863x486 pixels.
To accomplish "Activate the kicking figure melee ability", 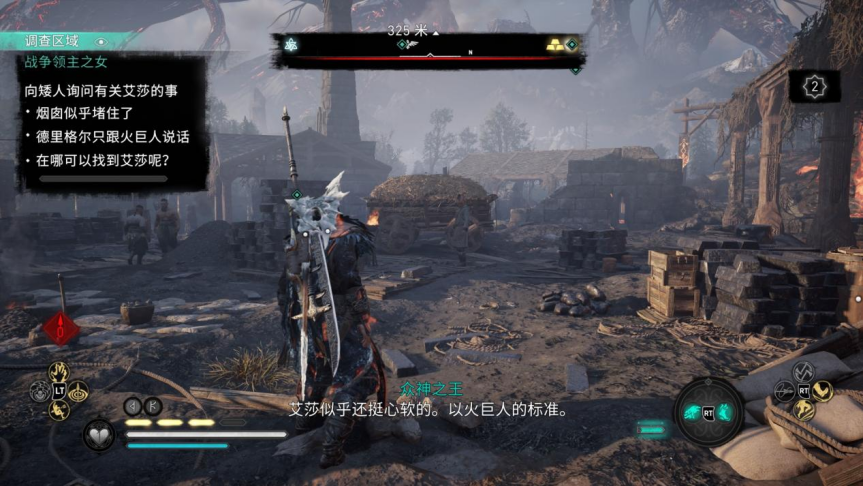I will [x=59, y=410].
